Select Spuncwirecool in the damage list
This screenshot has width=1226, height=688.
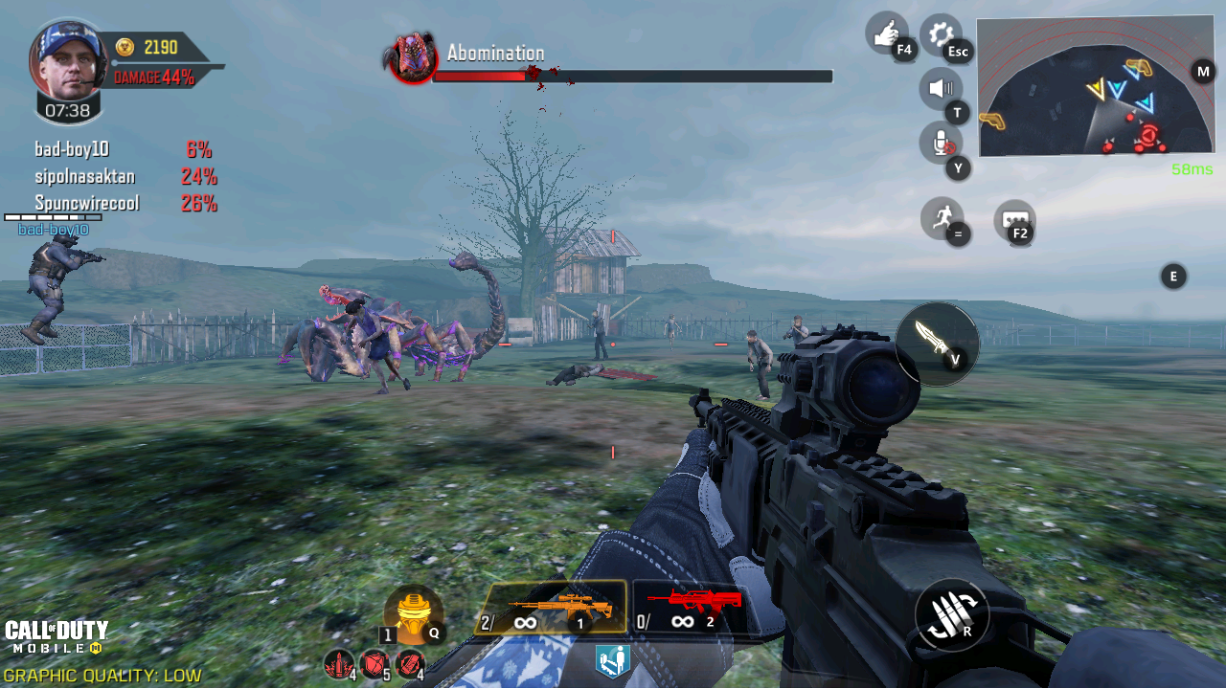87,203
